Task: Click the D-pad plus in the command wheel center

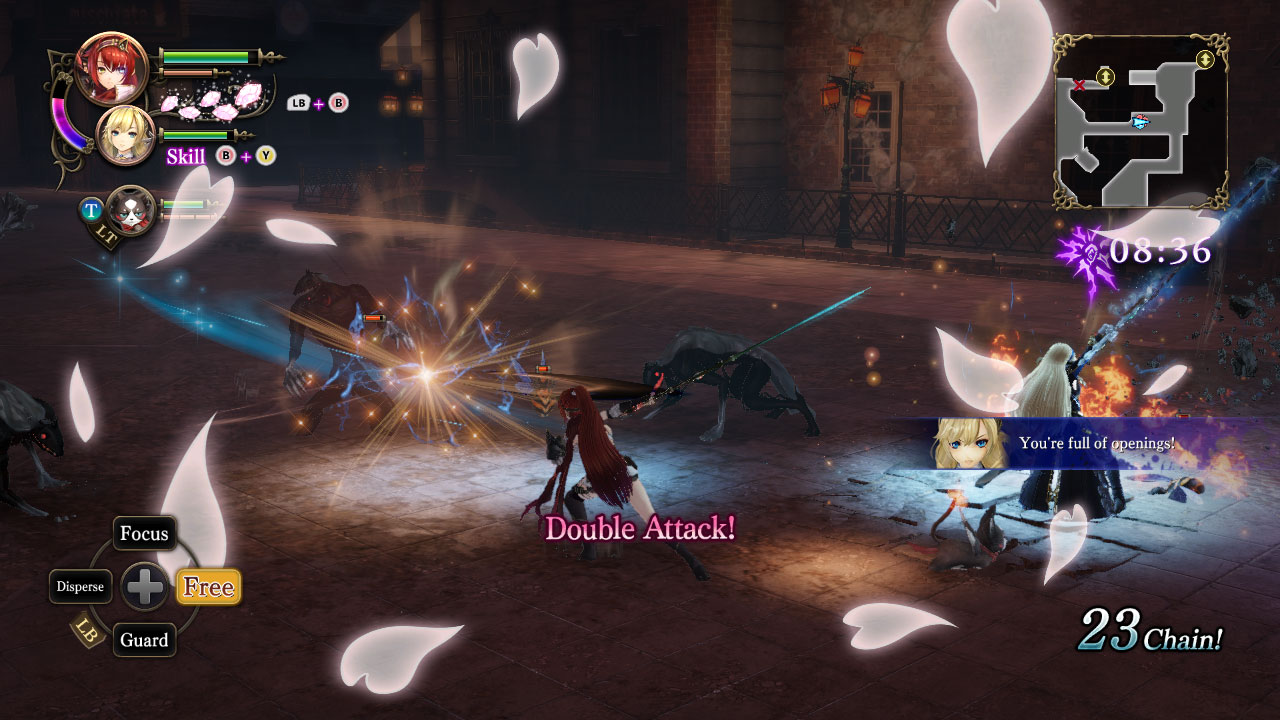Action: (145, 587)
